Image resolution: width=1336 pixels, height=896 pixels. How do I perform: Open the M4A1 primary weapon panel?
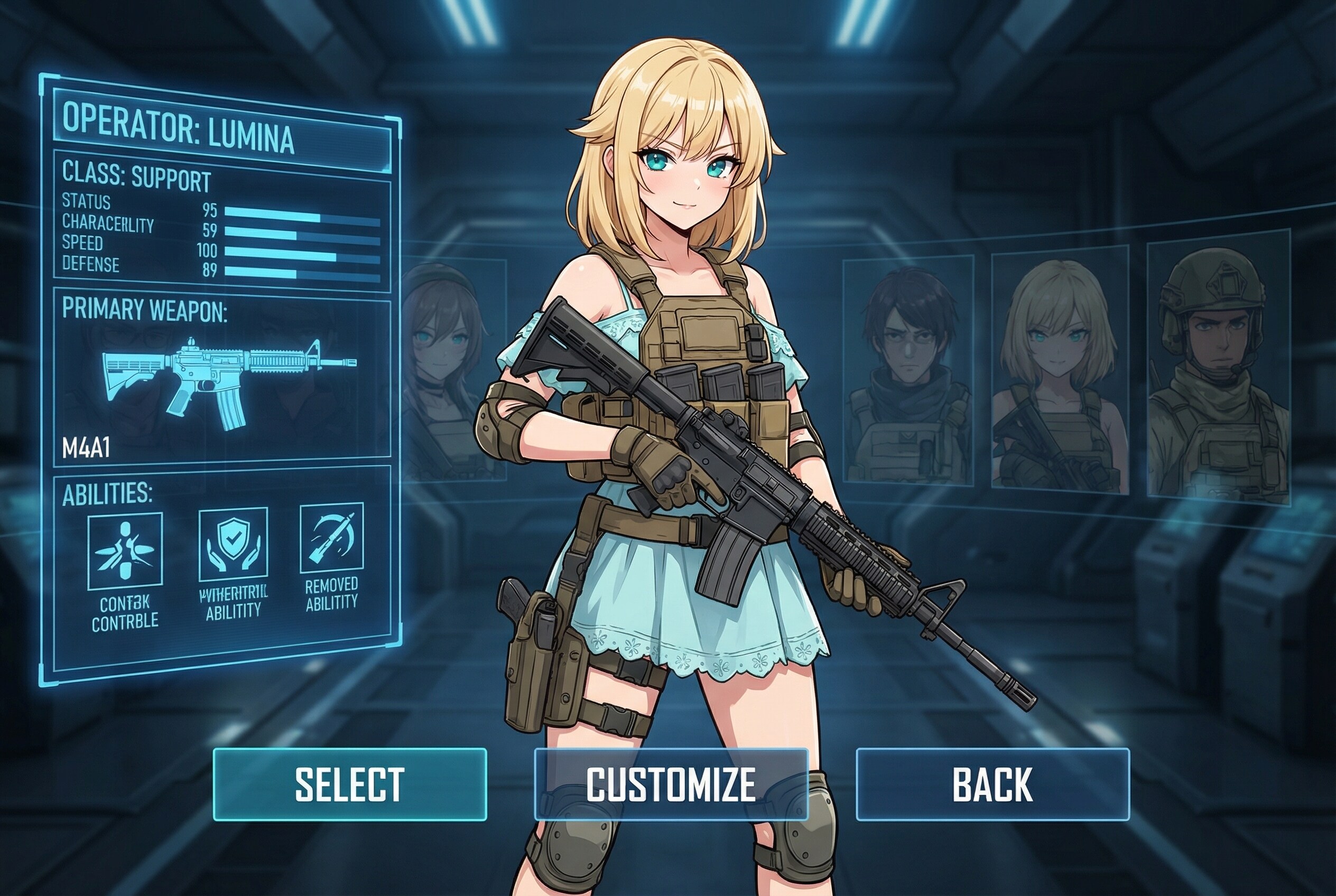(222, 380)
